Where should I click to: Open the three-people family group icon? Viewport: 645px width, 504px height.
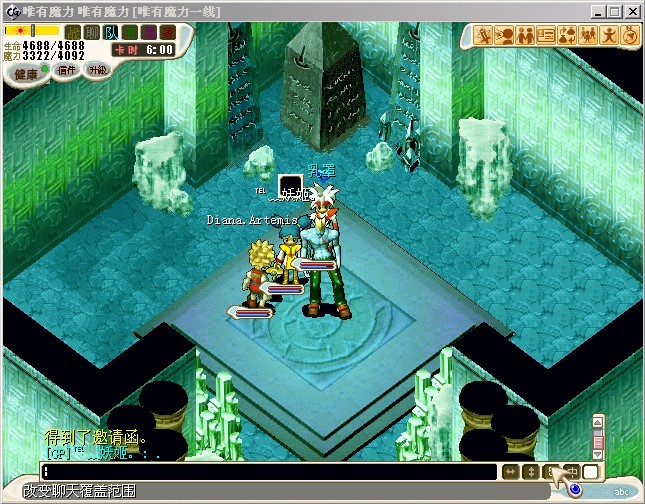(588, 36)
